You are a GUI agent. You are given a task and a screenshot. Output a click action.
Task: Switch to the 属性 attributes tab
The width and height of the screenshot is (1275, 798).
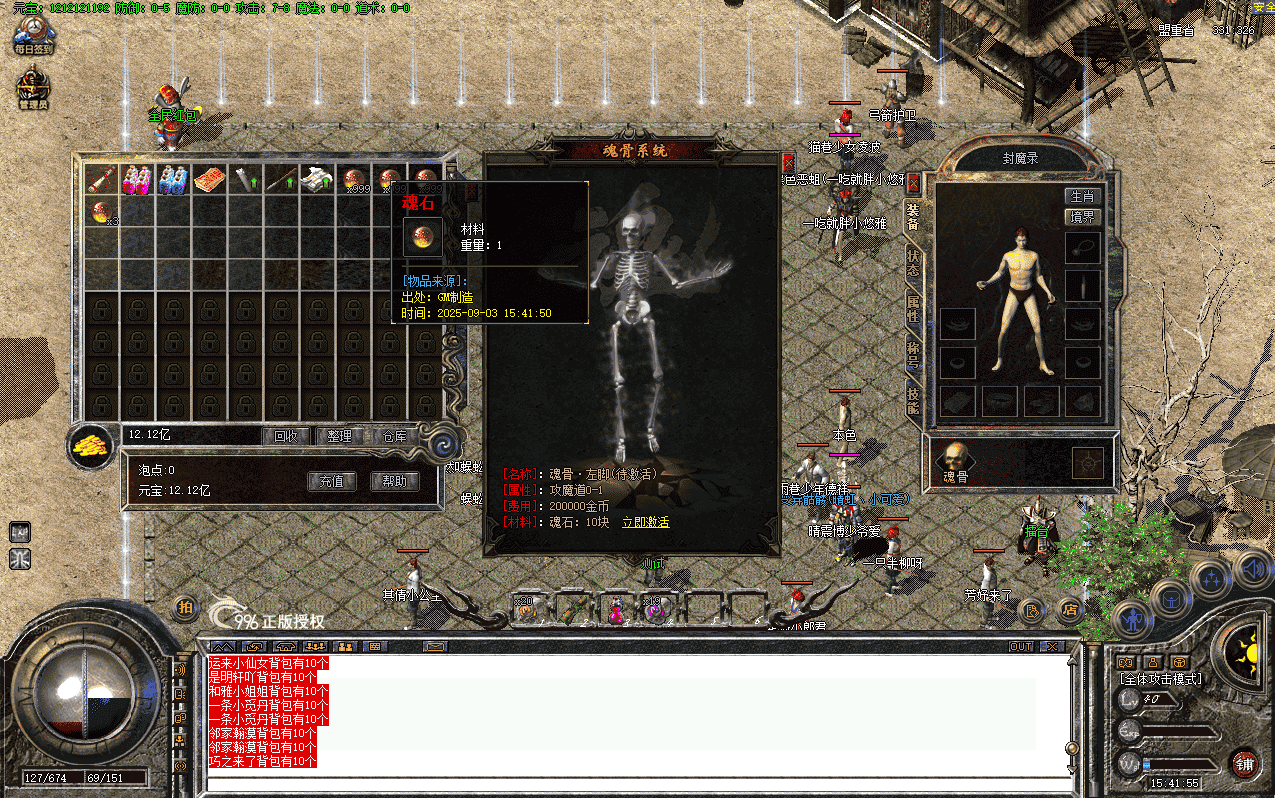(913, 307)
